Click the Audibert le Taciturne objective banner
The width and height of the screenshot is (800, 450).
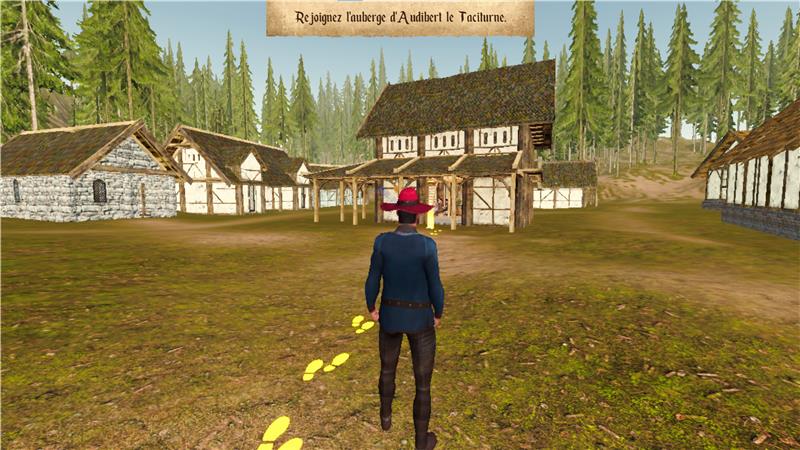(x=399, y=18)
